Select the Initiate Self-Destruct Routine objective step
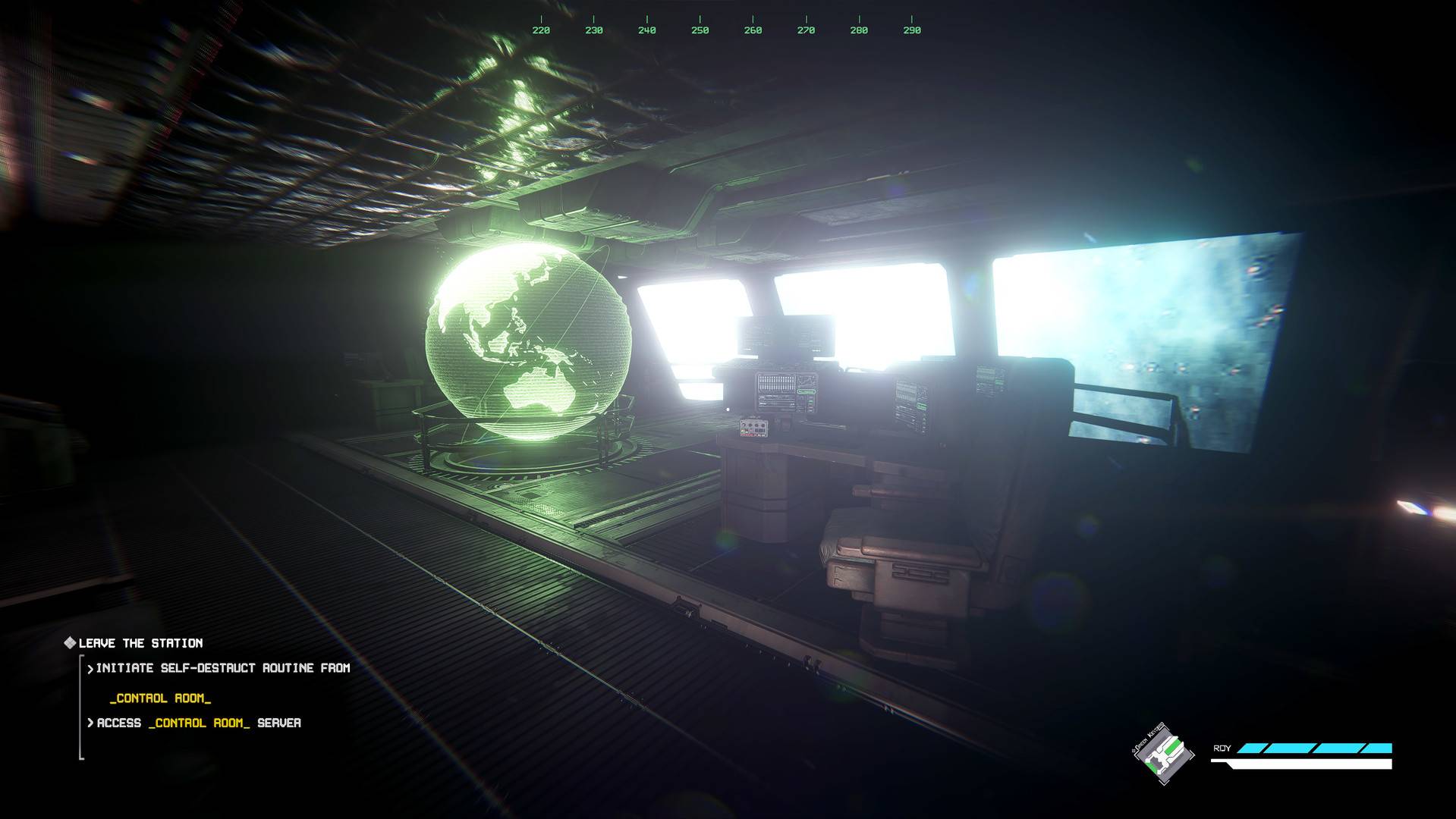The height and width of the screenshot is (819, 1456). [x=222, y=668]
